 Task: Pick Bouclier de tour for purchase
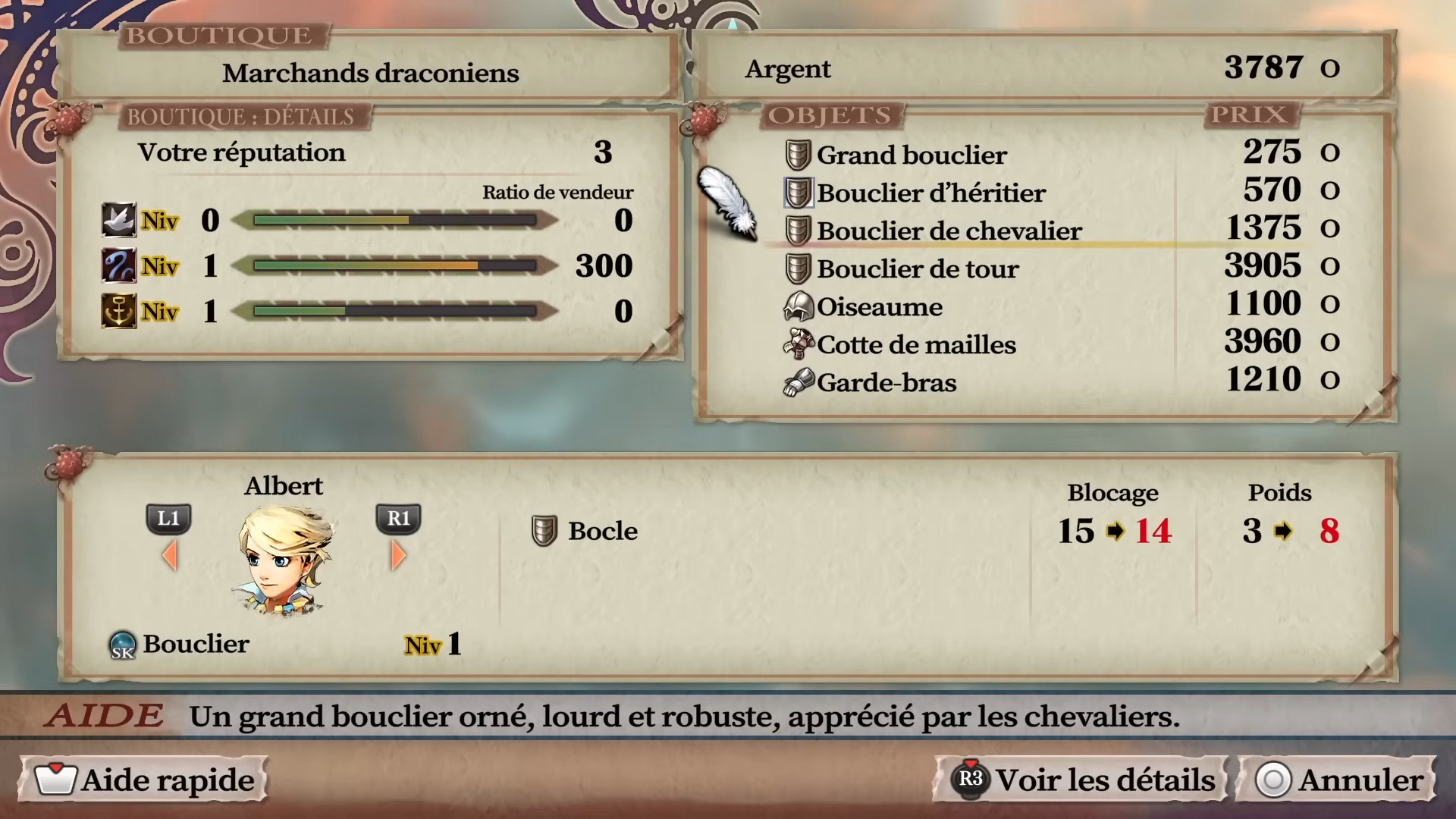pos(917,268)
